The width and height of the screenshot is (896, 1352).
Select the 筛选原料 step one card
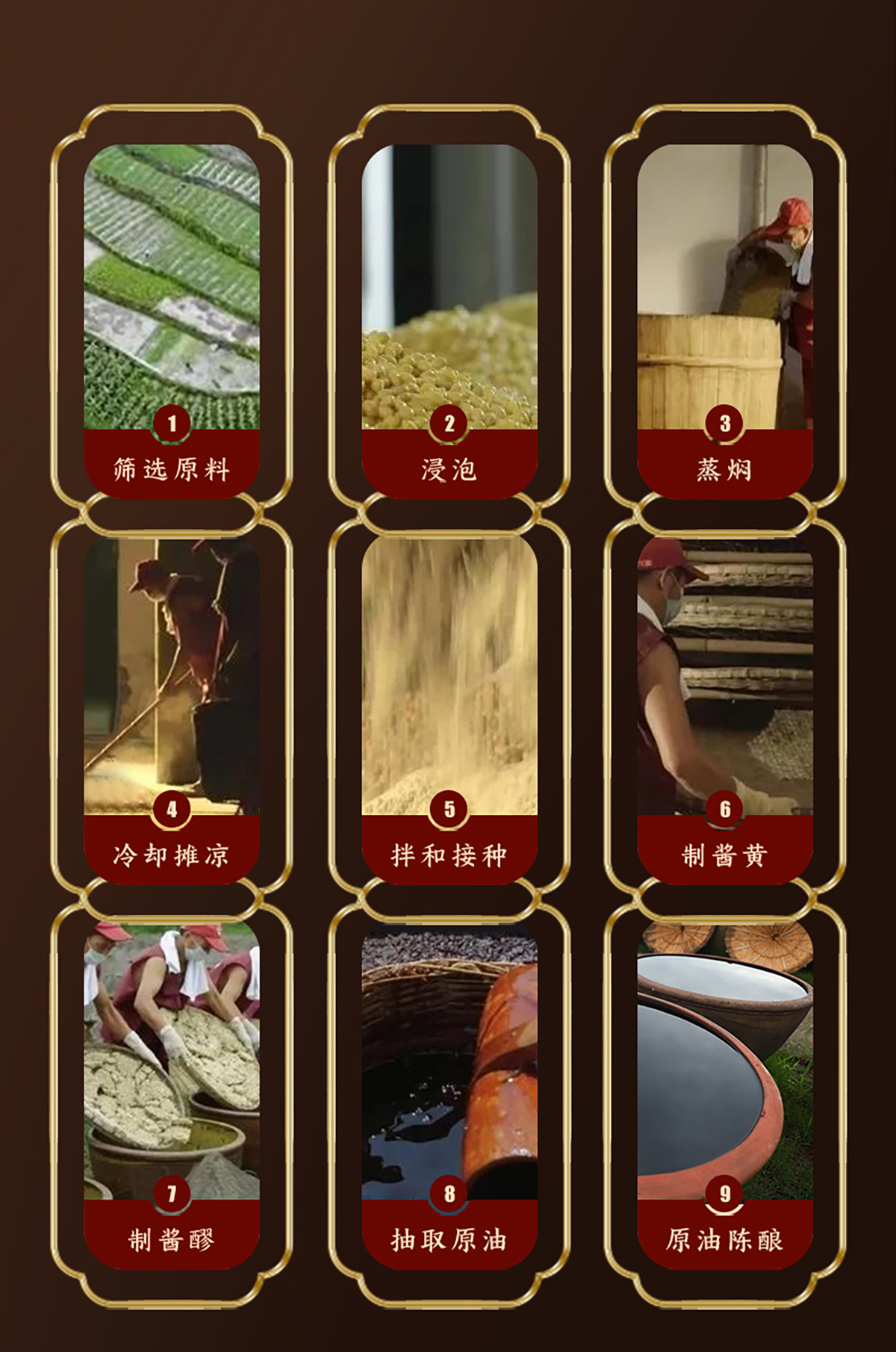pos(172,314)
